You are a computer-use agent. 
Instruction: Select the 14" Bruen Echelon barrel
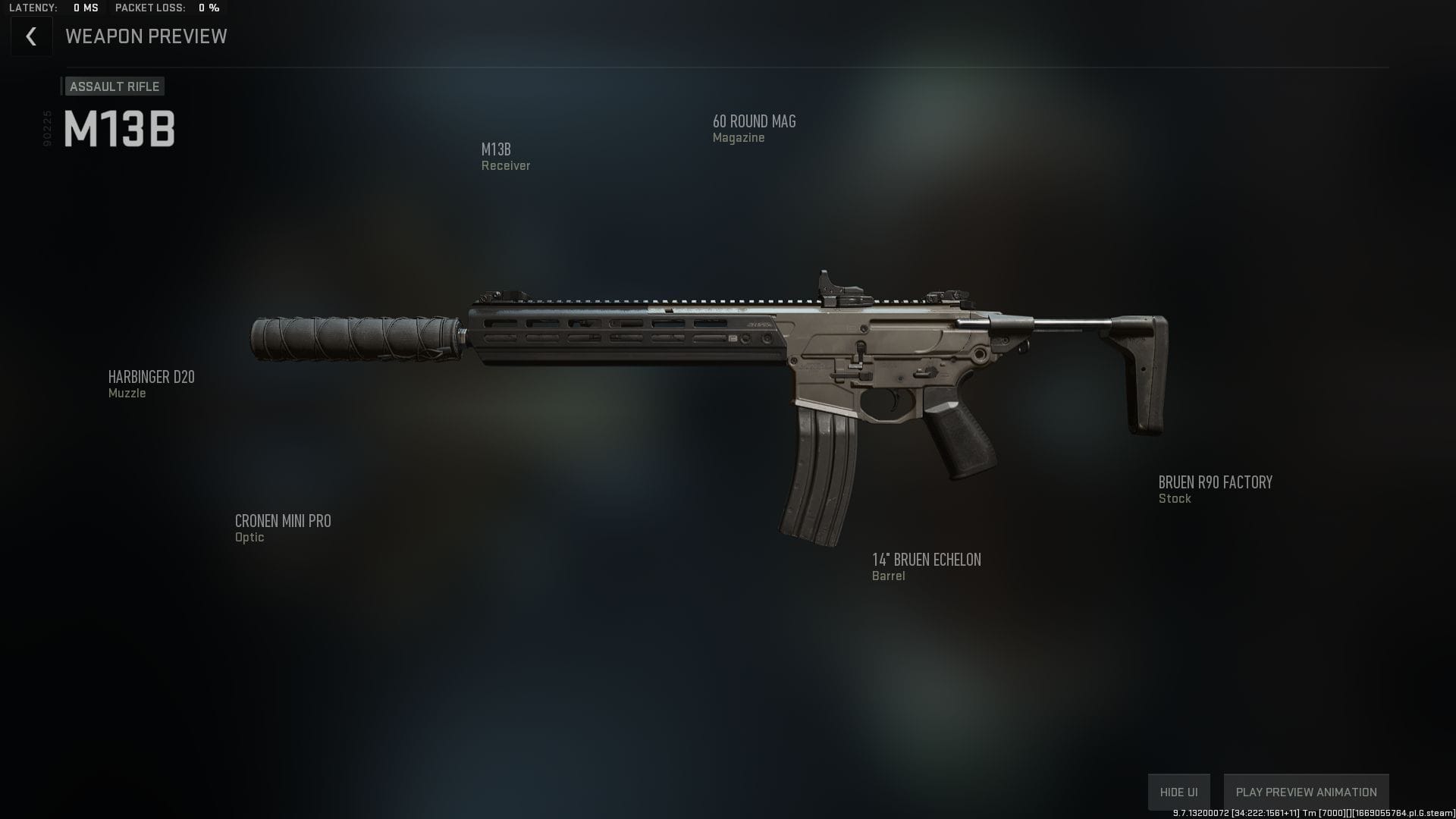(x=926, y=566)
